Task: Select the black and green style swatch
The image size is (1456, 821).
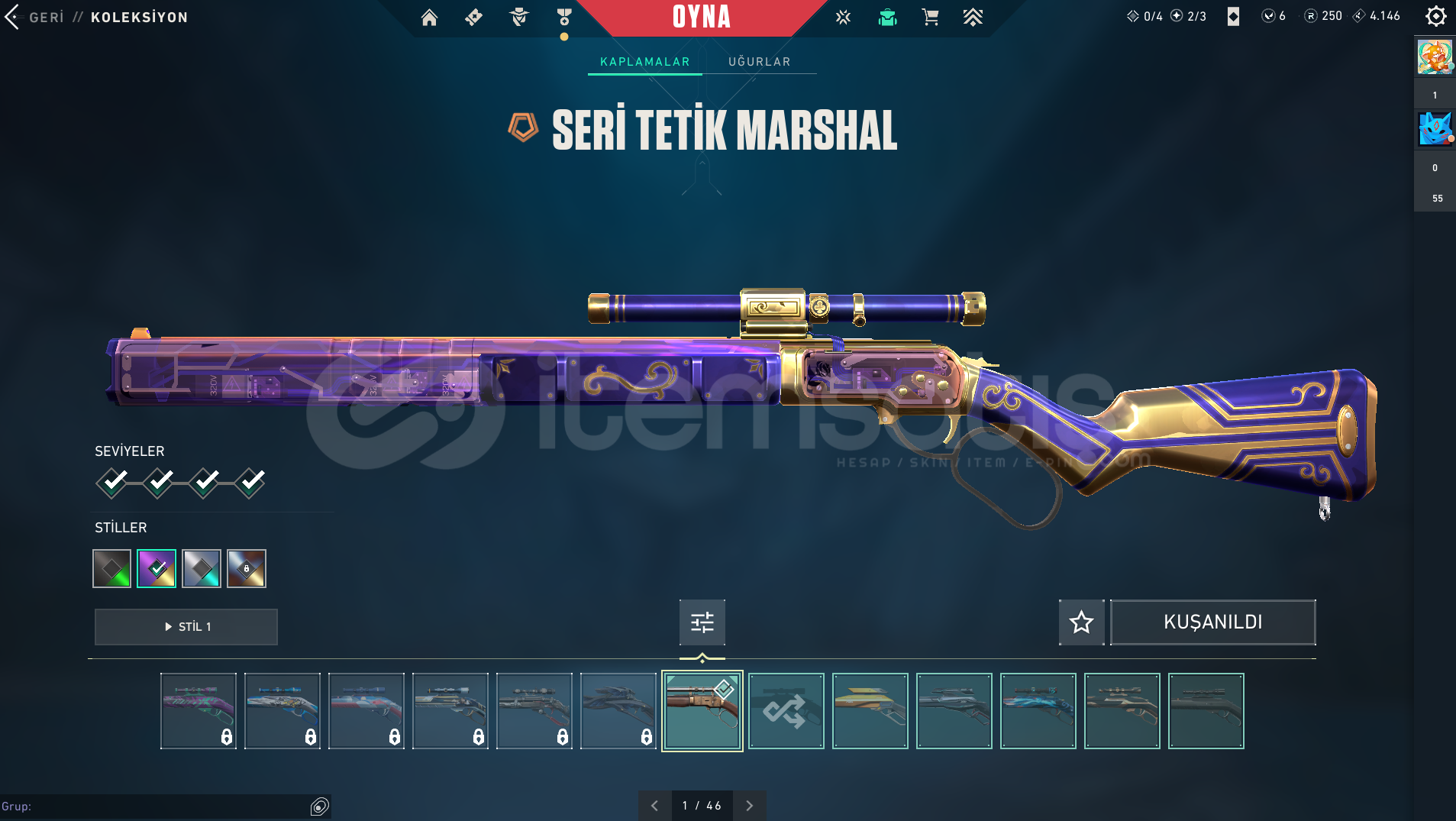Action: click(x=111, y=568)
